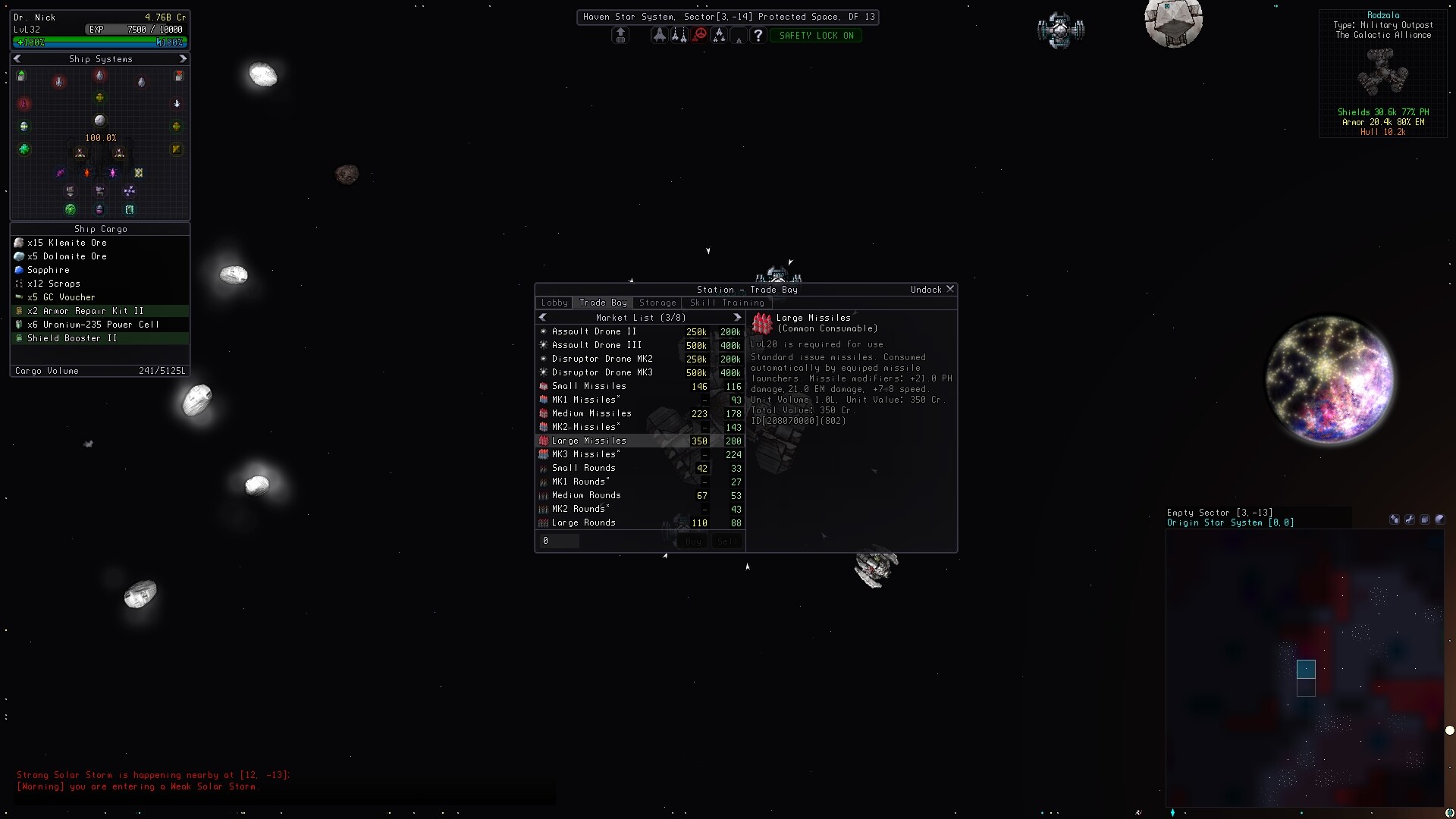Open the help question mark icon

758,35
